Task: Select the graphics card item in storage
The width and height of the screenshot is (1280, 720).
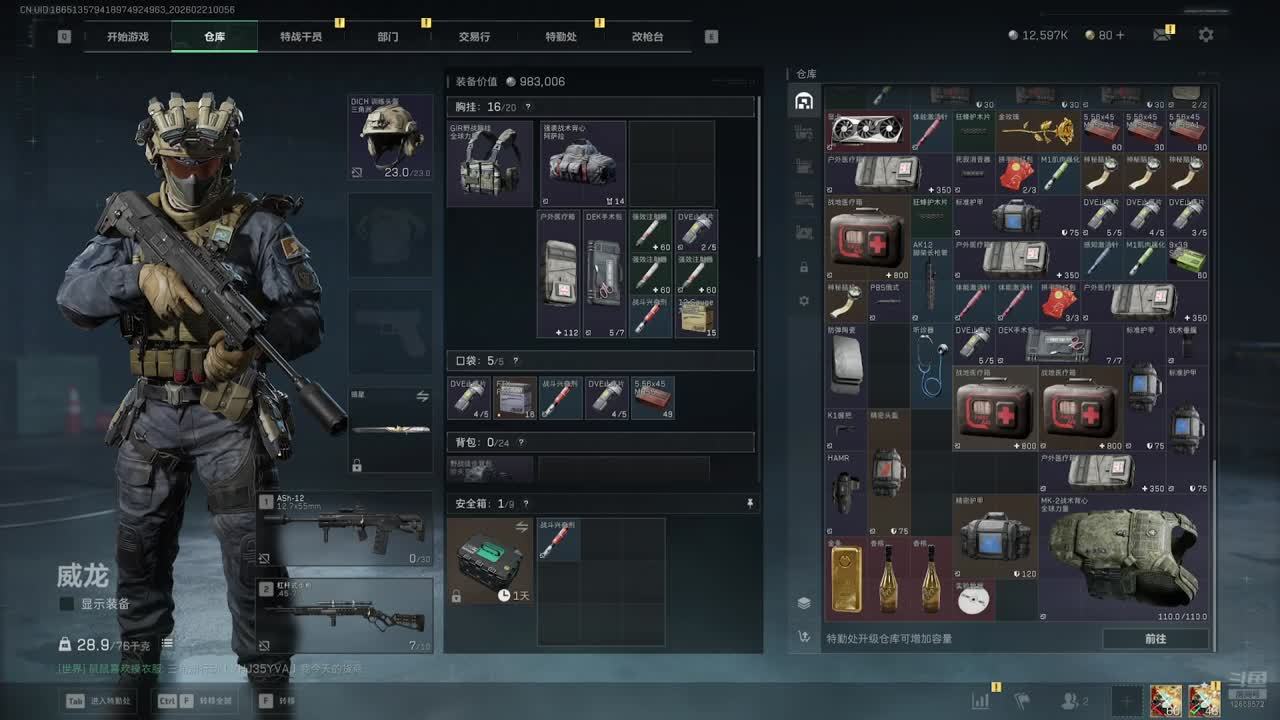Action: click(x=866, y=131)
